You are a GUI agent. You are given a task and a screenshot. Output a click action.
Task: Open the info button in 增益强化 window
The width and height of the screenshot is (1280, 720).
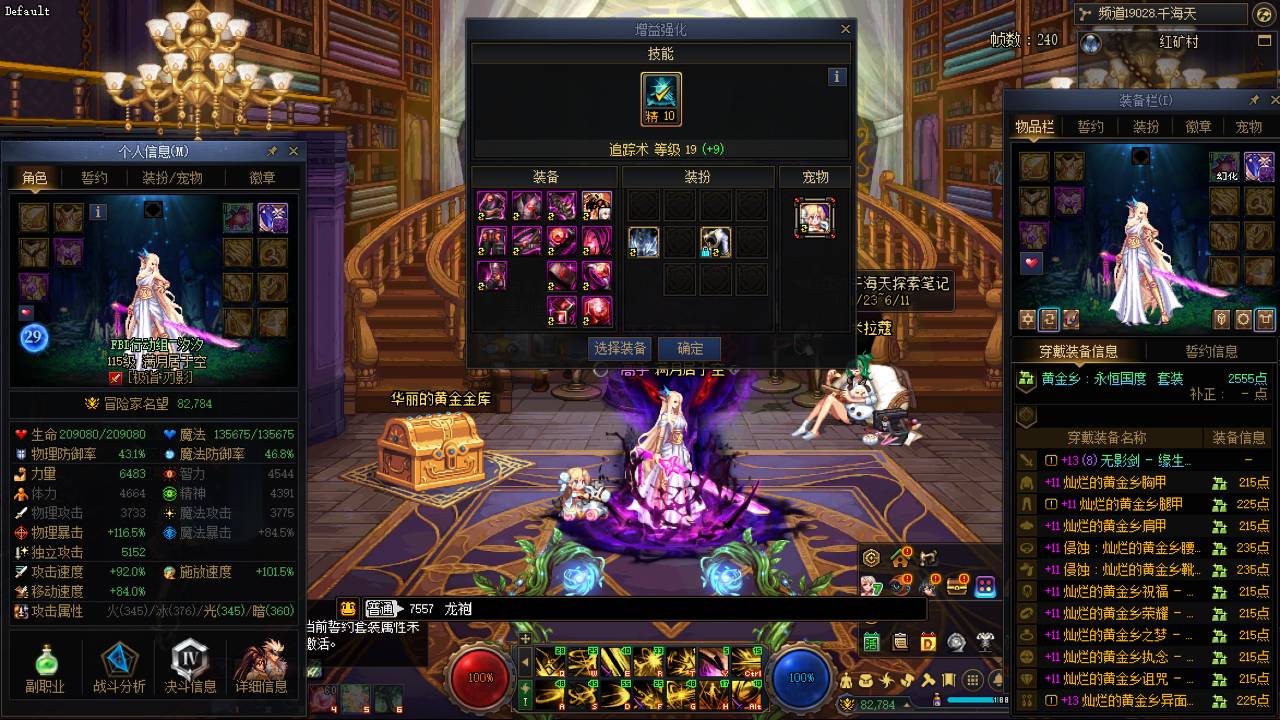837,76
